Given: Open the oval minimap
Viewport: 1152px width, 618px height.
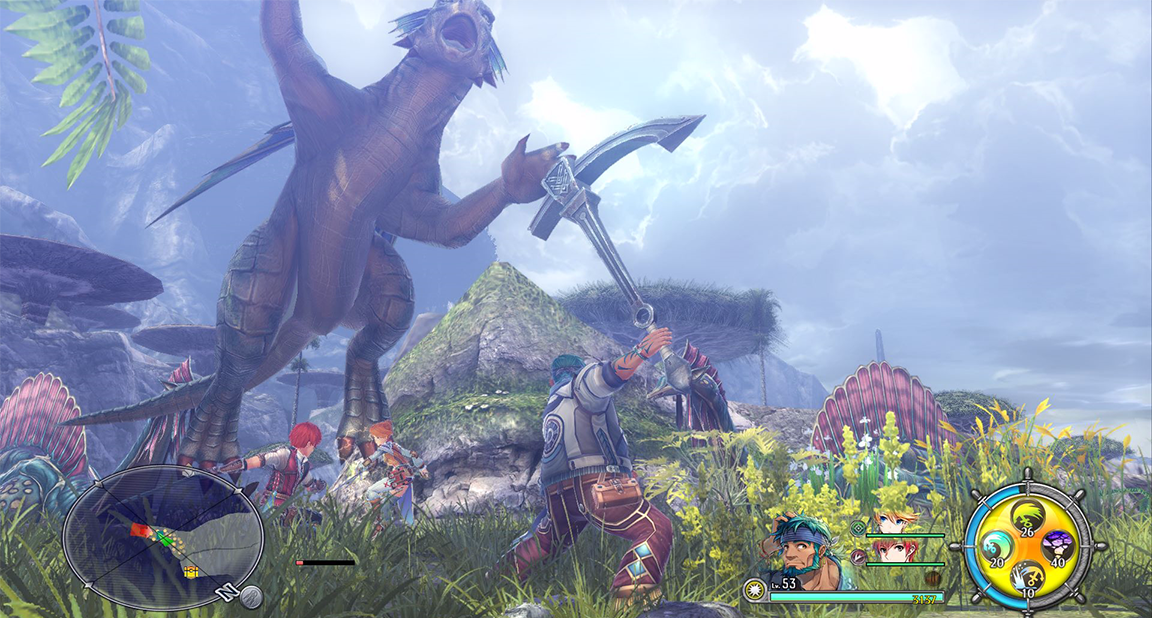Looking at the screenshot, I should tap(162, 538).
